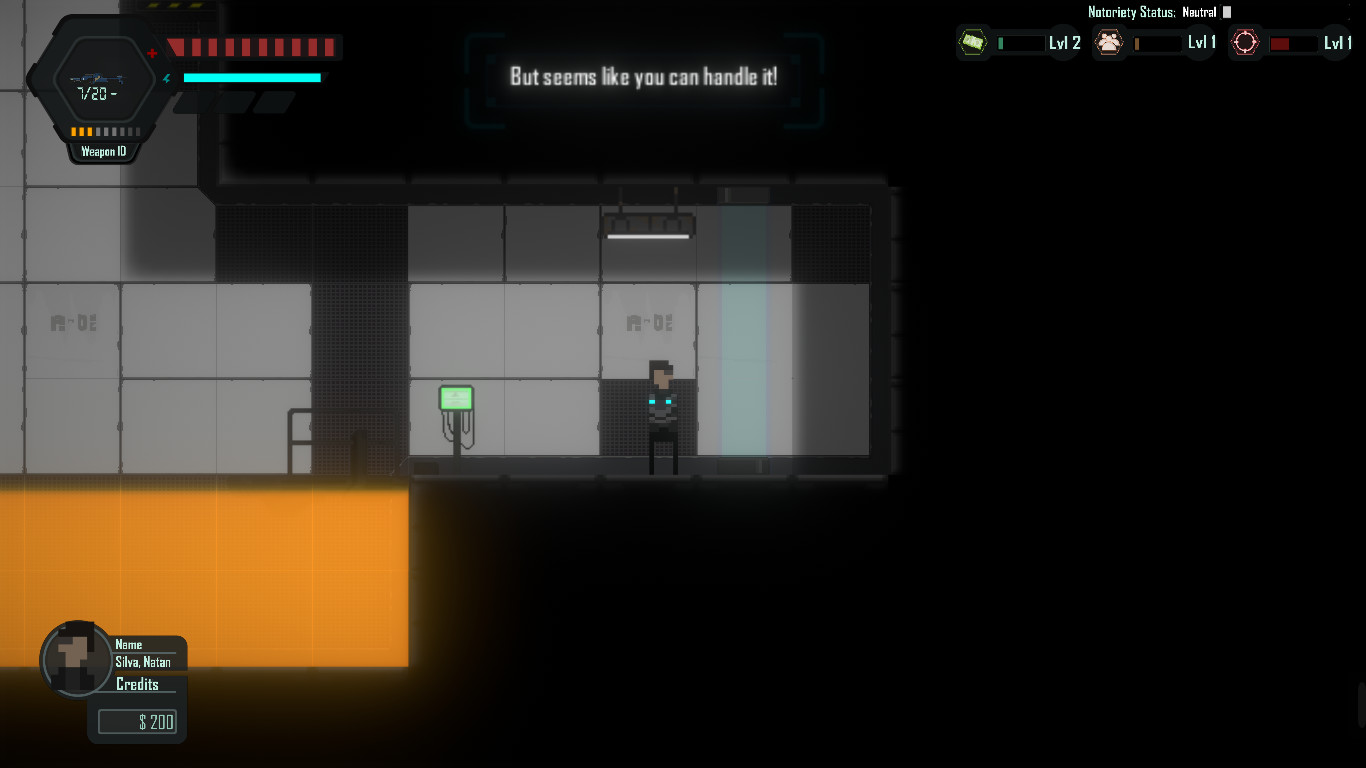
Task: Click the $200 credits field
Action: pos(137,721)
